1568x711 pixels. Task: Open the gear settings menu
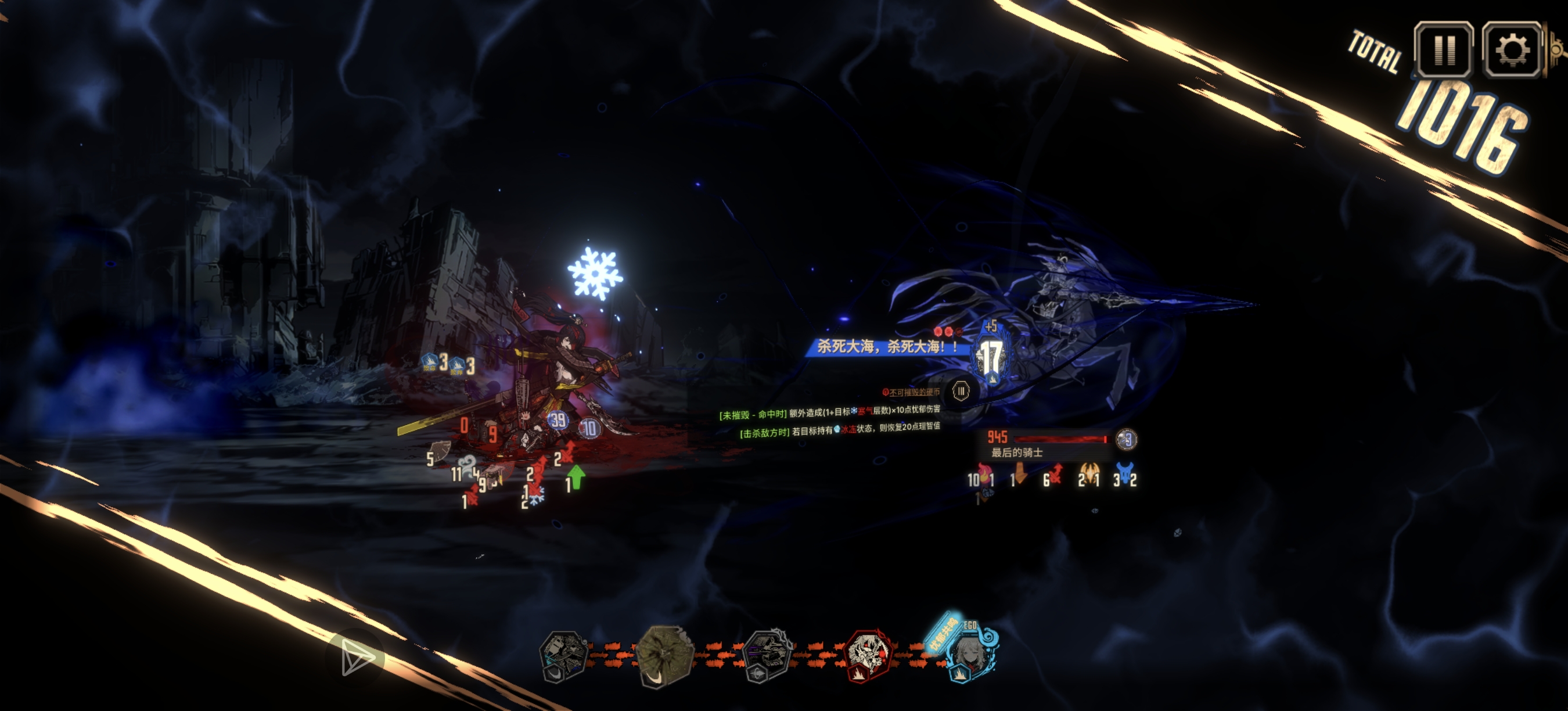pyautogui.click(x=1512, y=49)
